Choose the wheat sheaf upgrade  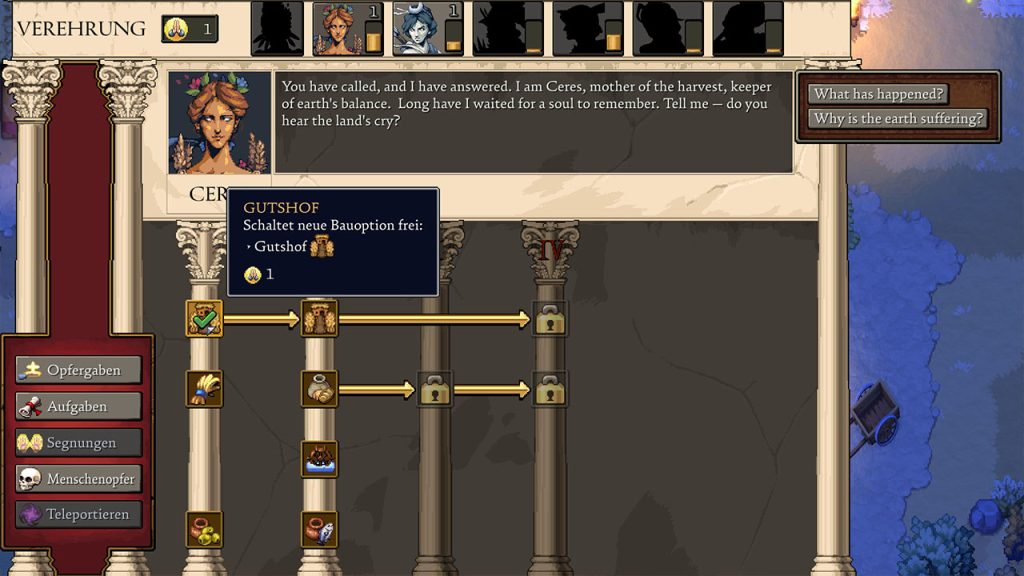(204, 389)
